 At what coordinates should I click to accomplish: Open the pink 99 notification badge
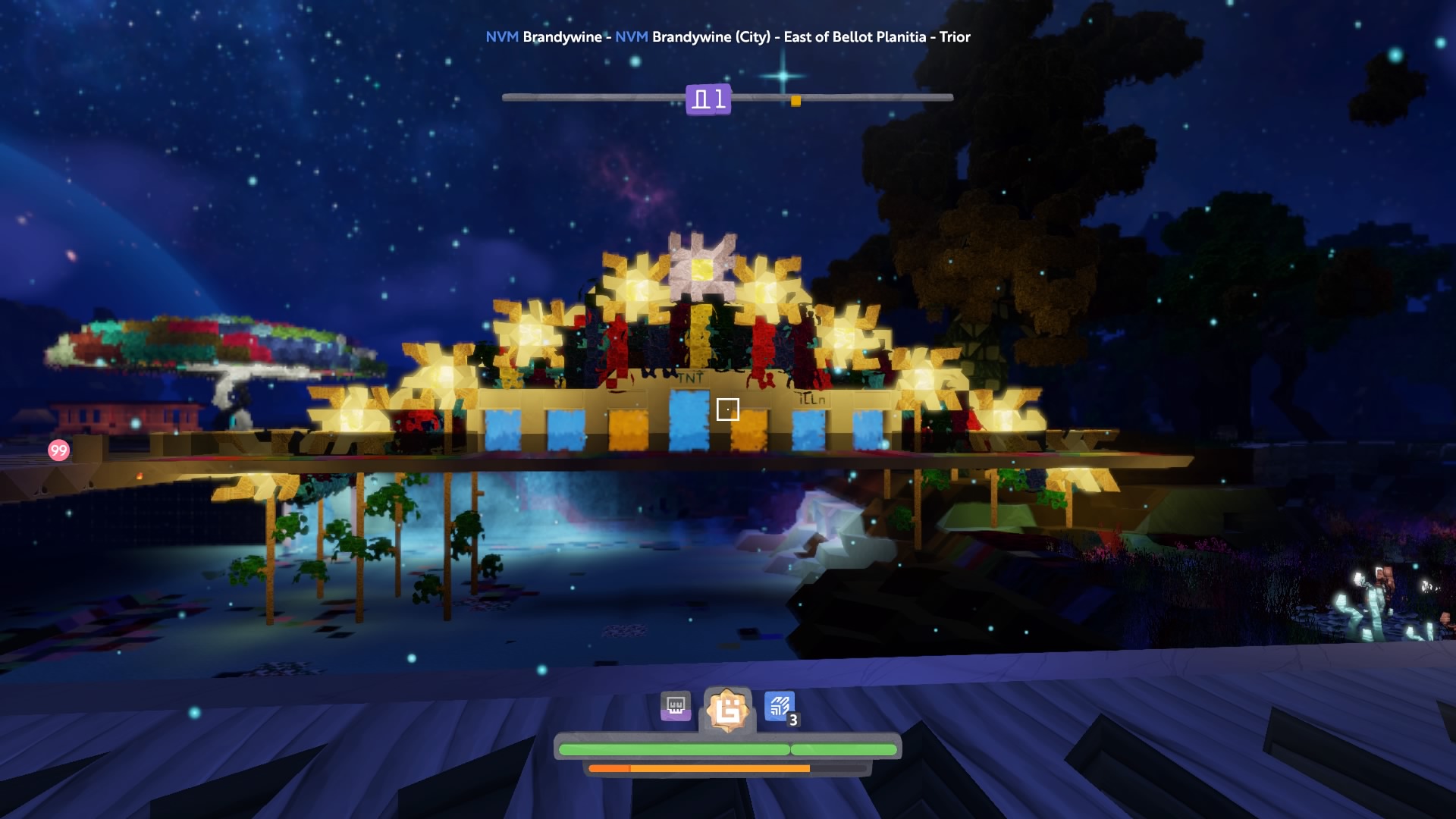[x=58, y=450]
